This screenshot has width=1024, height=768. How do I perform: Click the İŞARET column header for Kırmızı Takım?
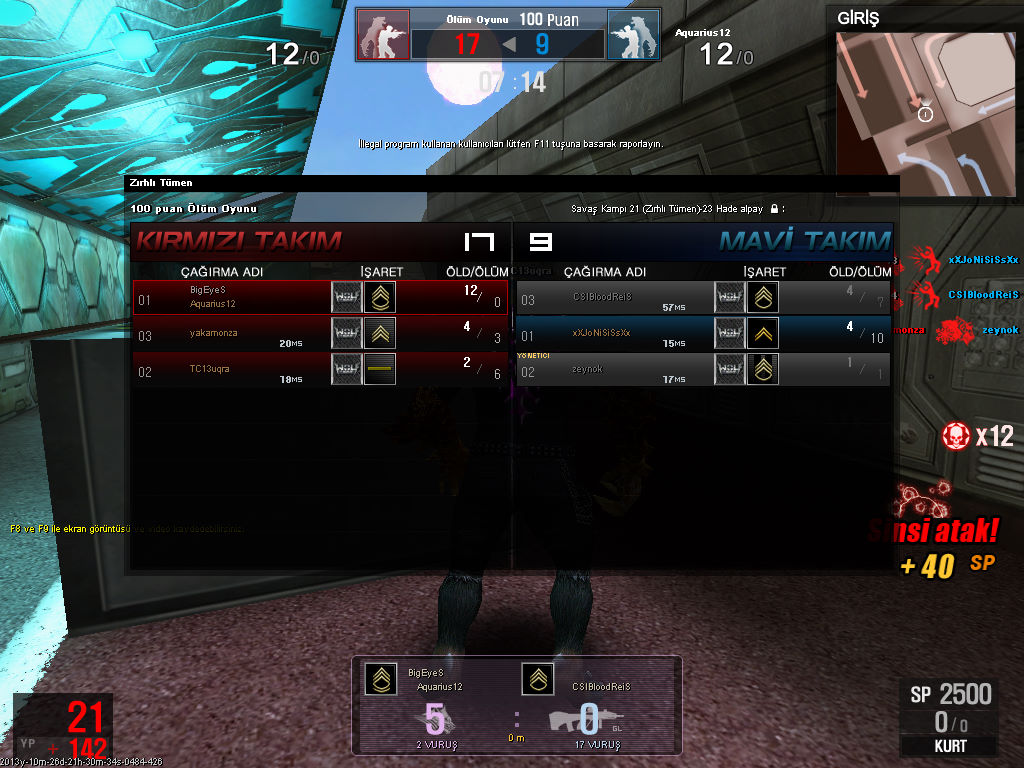coord(382,272)
